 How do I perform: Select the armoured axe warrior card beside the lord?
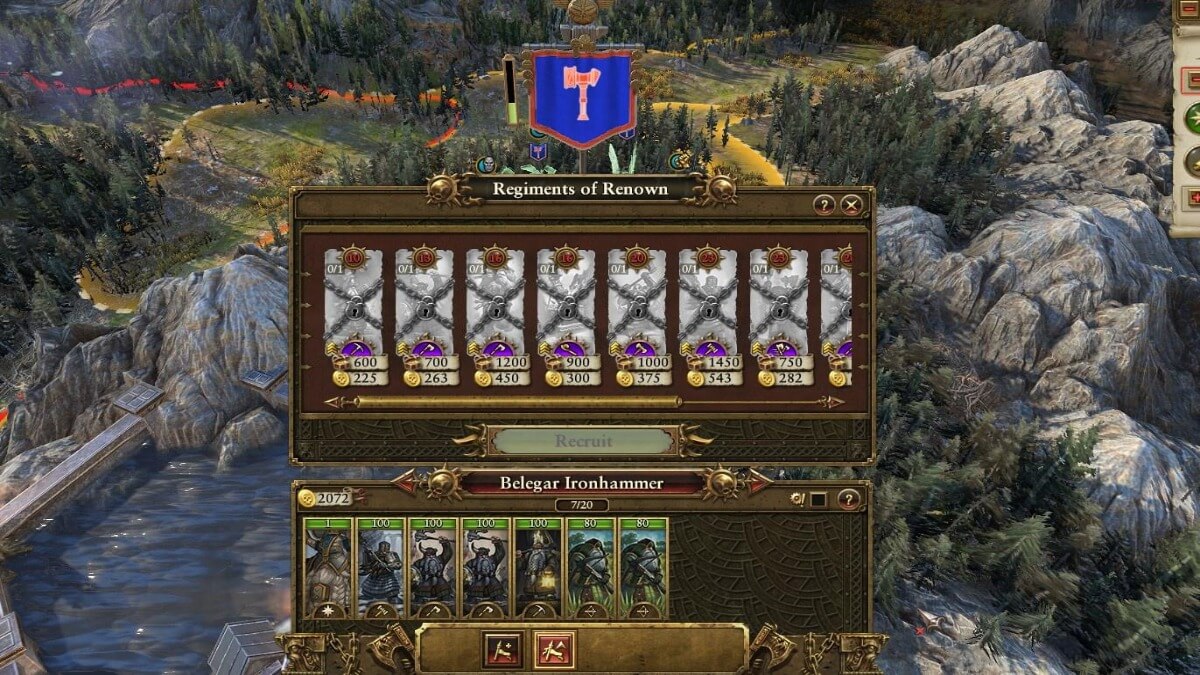tap(379, 566)
